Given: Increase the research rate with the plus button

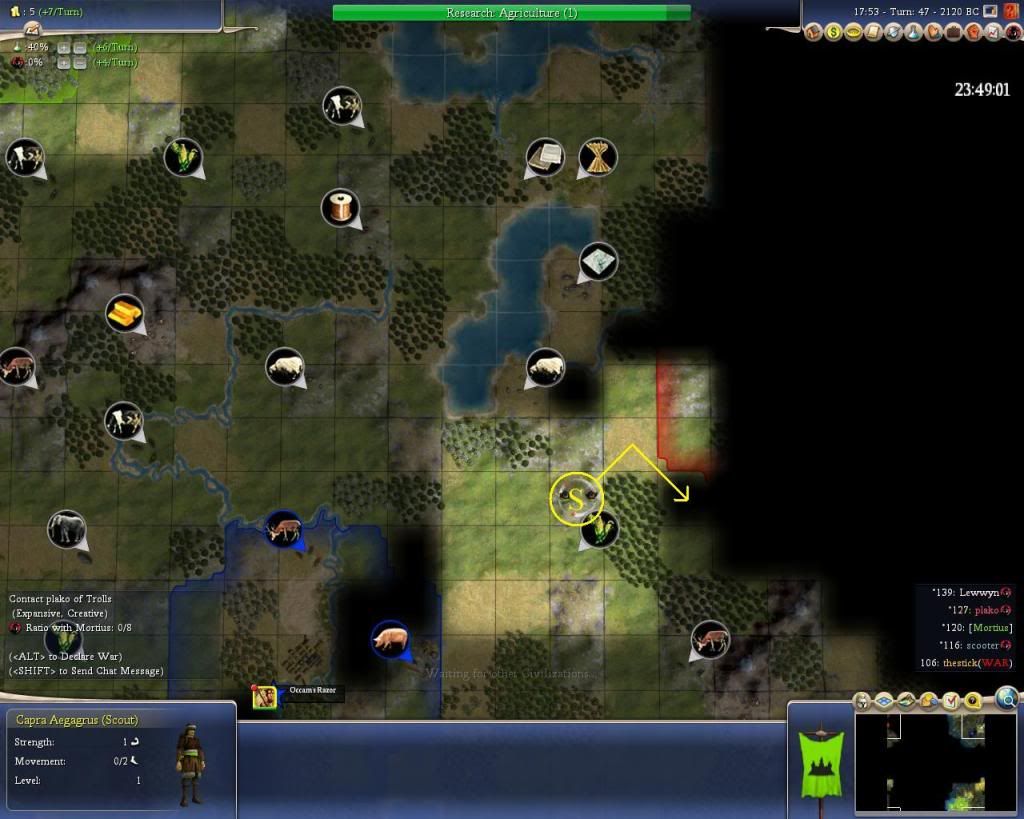Looking at the screenshot, I should [63, 47].
